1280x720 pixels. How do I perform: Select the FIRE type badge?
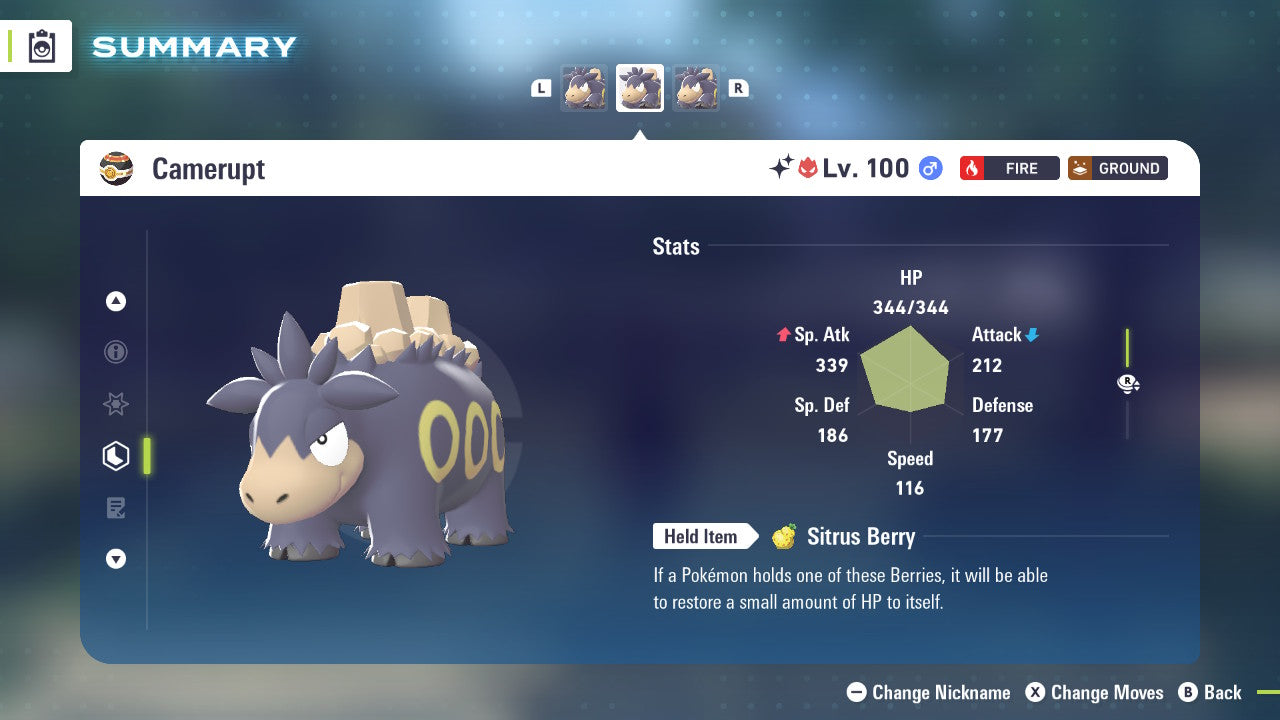pyautogui.click(x=1009, y=168)
